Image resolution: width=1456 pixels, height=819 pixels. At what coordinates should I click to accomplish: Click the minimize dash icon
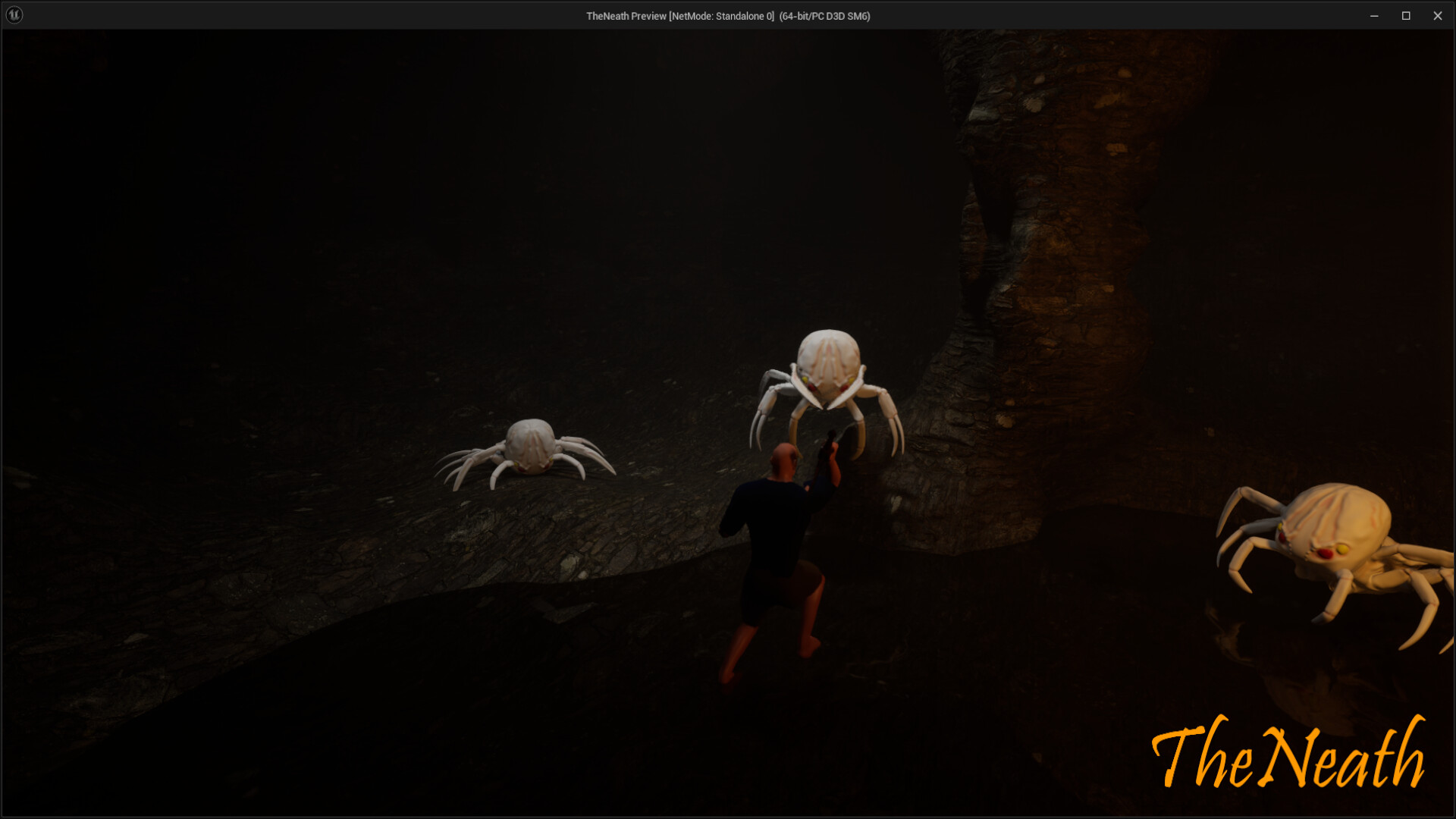1374,15
